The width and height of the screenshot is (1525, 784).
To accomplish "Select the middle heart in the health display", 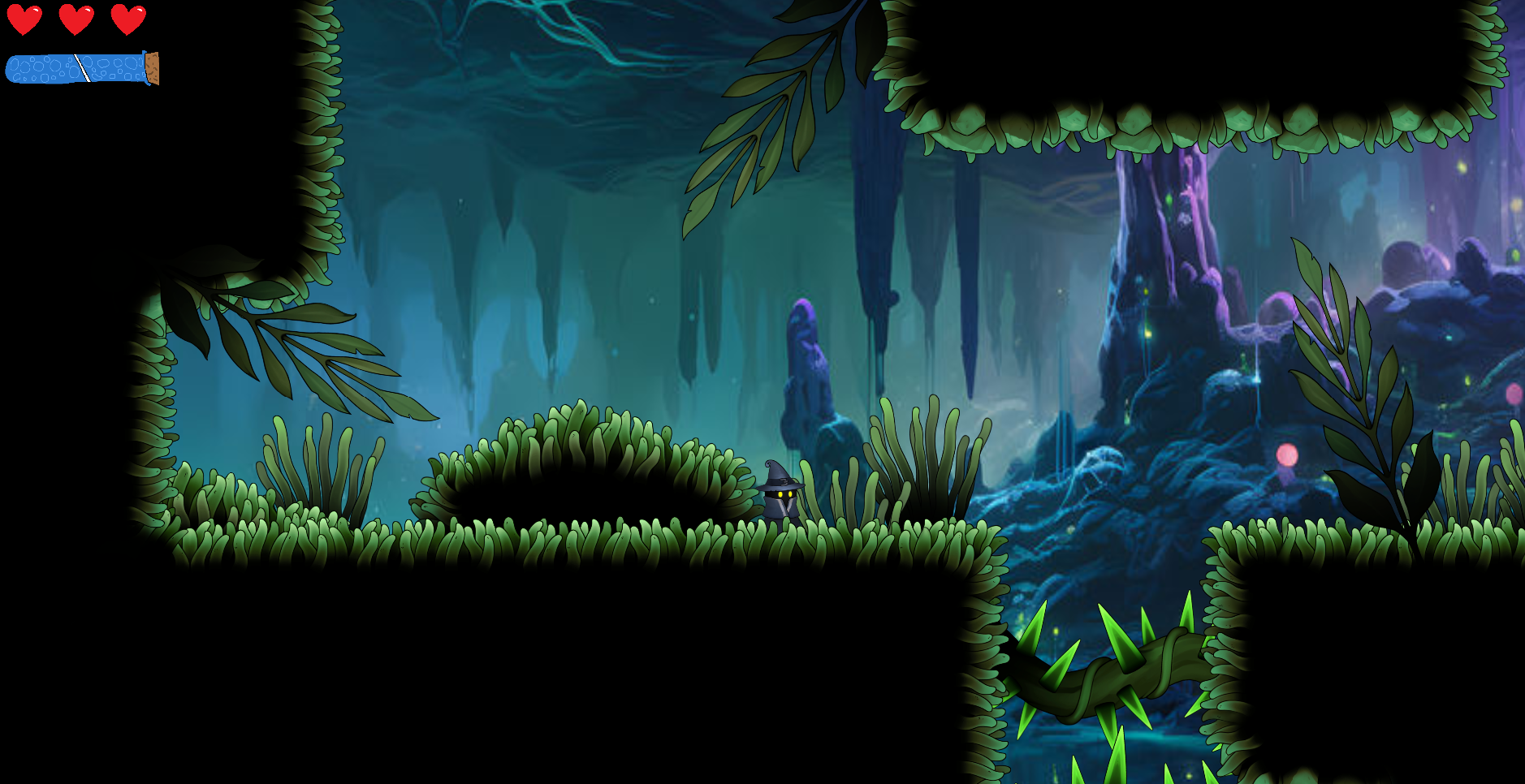I will [x=76, y=18].
